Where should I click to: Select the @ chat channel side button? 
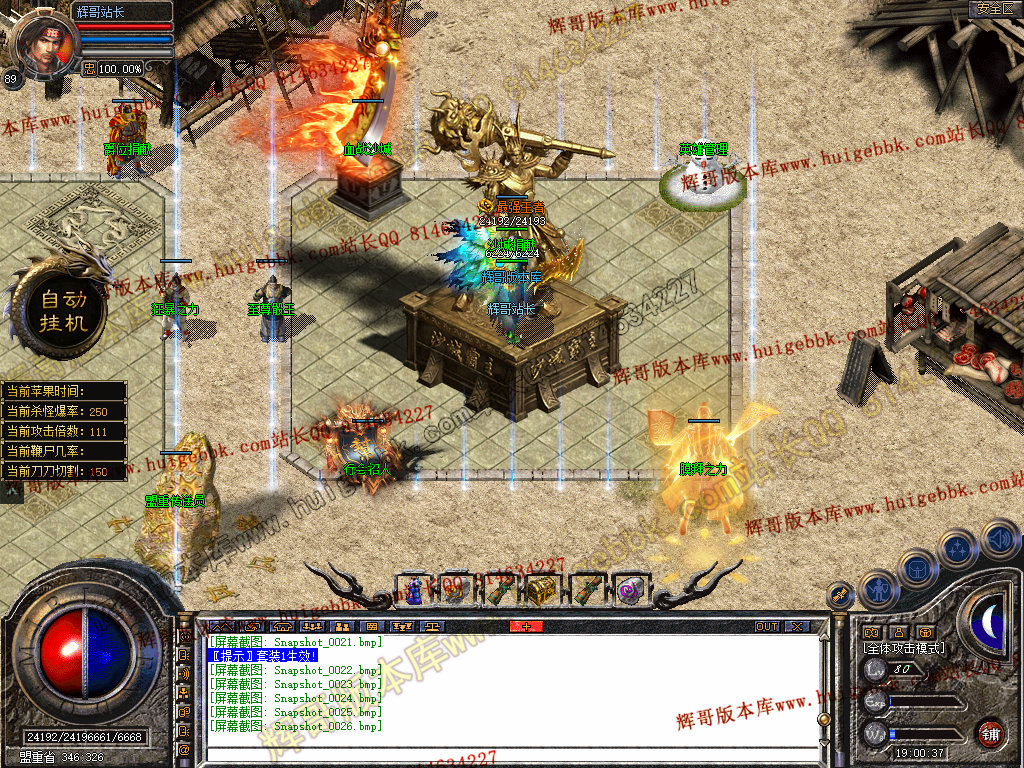[185, 749]
